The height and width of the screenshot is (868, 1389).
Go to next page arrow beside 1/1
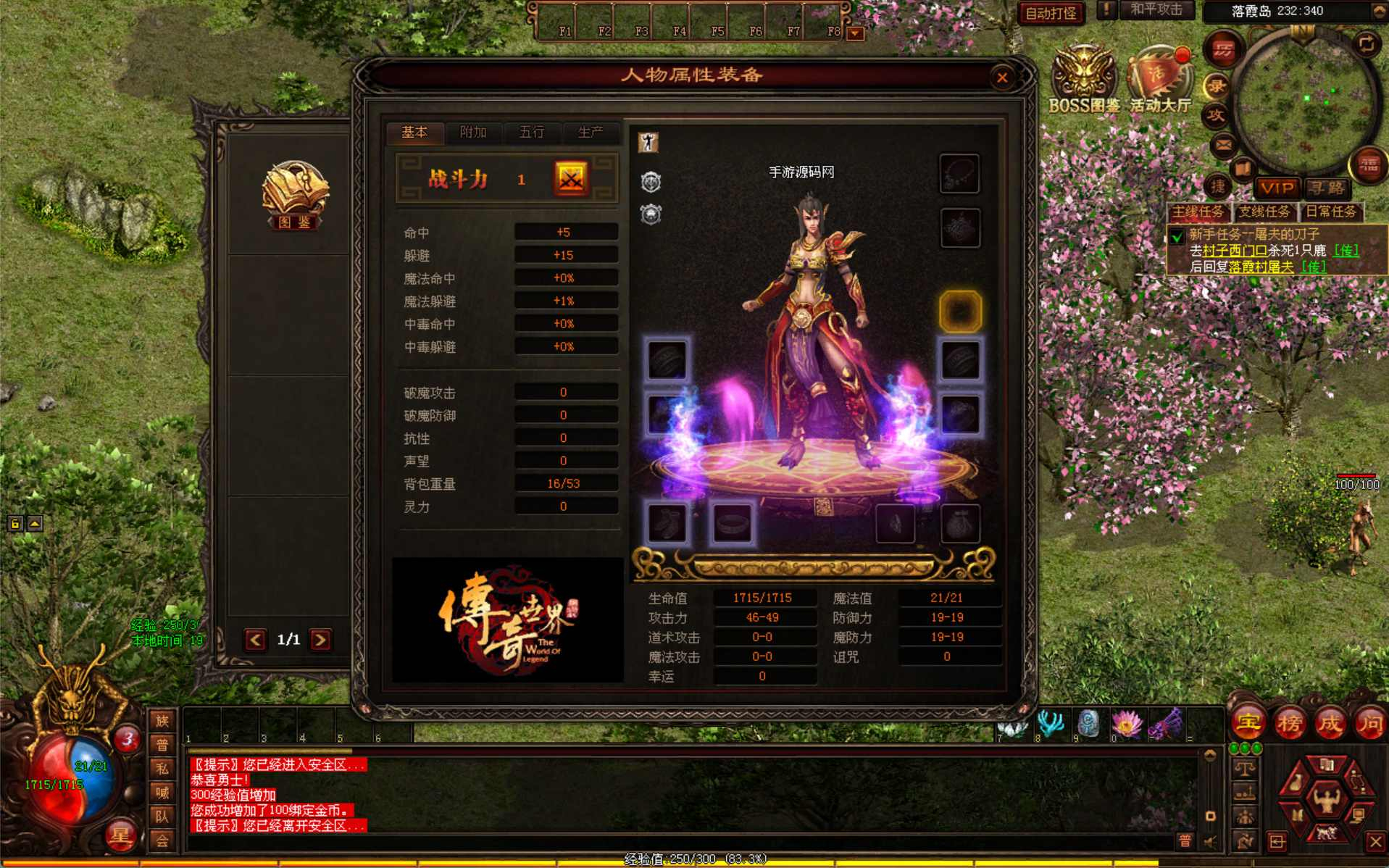tap(320, 640)
